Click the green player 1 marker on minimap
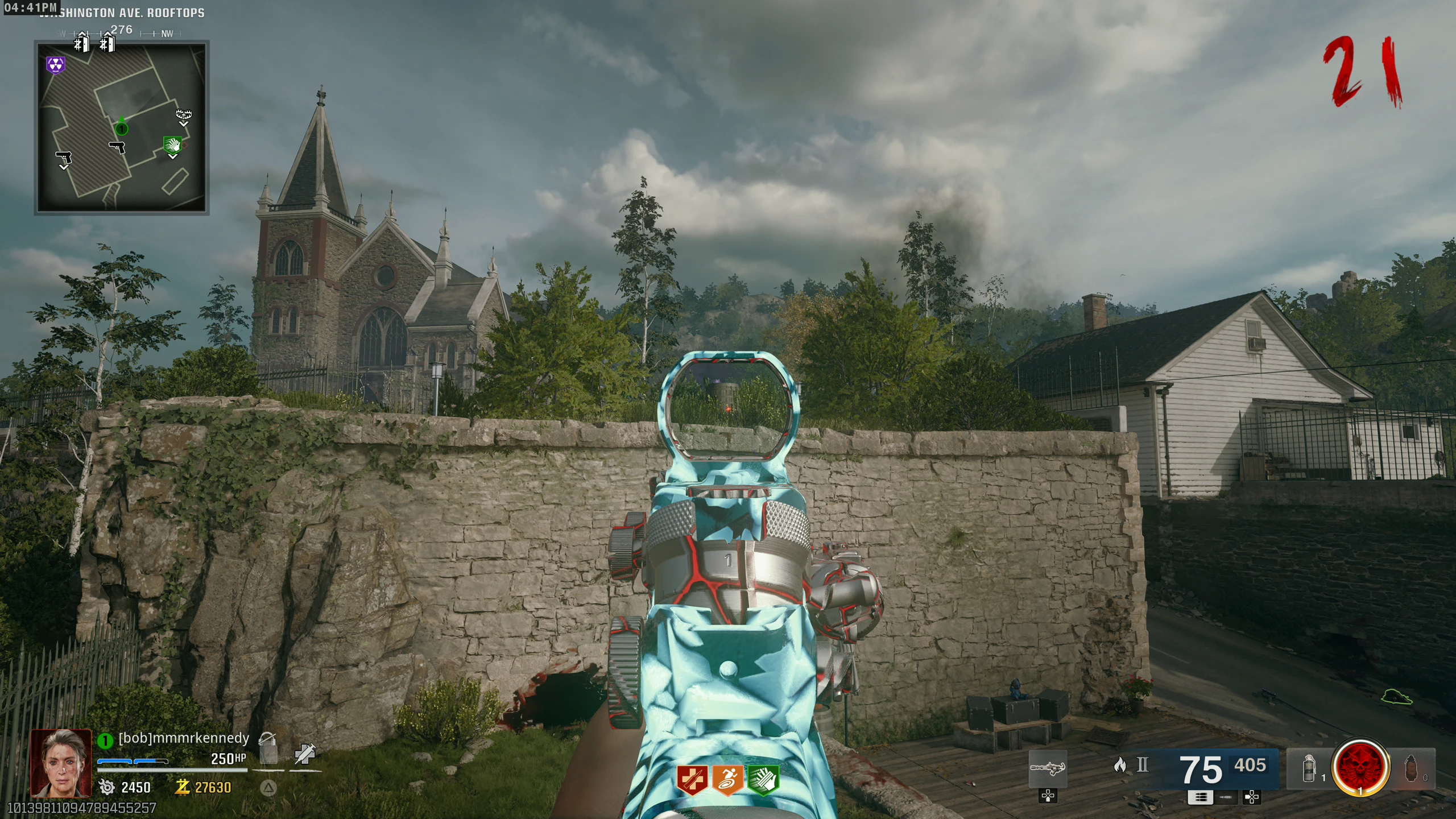The image size is (1456, 819). pyautogui.click(x=121, y=128)
